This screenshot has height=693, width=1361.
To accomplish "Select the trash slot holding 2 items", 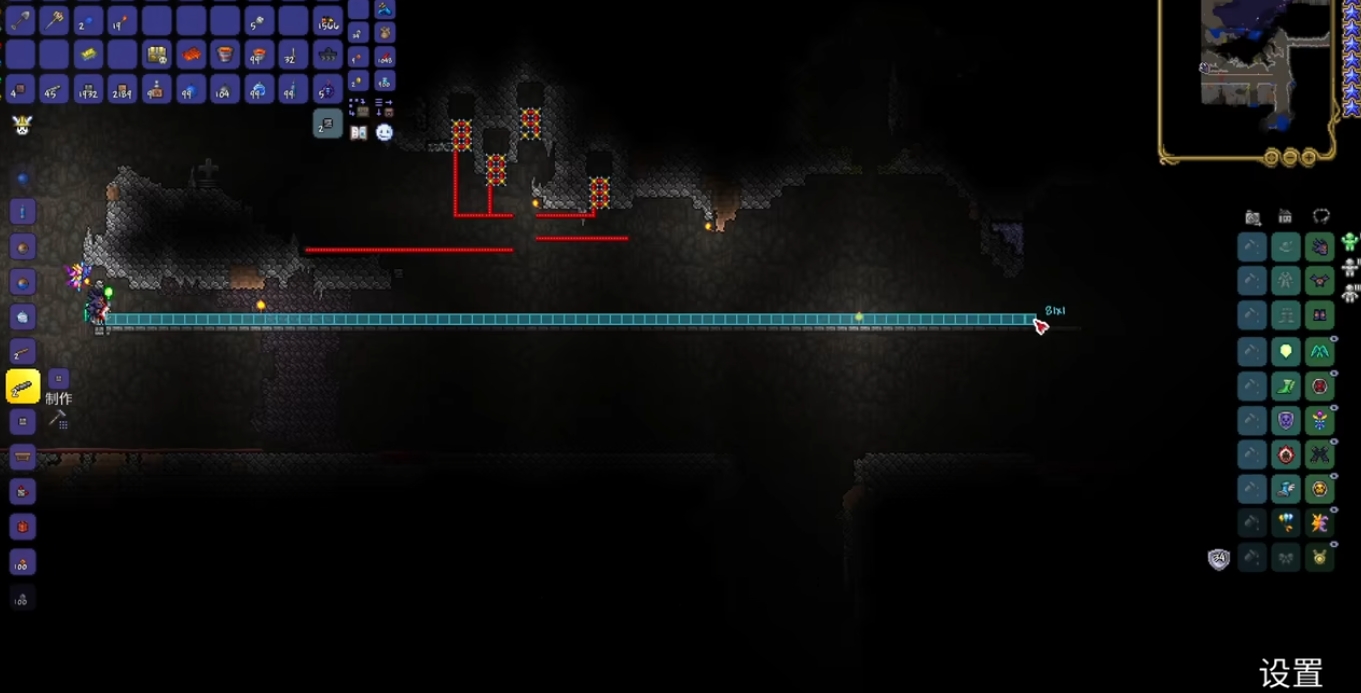I will (328, 124).
